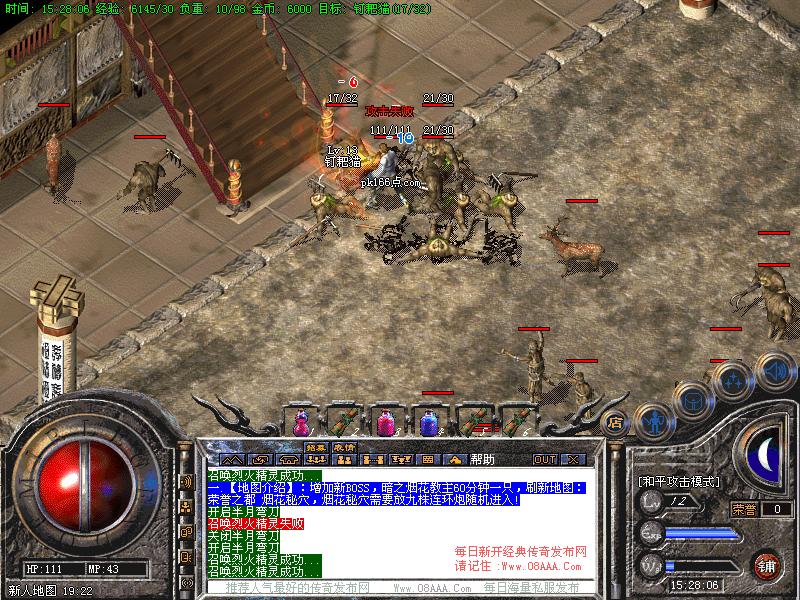Click the mountain-shaped button on the chat toolbar

click(232, 460)
